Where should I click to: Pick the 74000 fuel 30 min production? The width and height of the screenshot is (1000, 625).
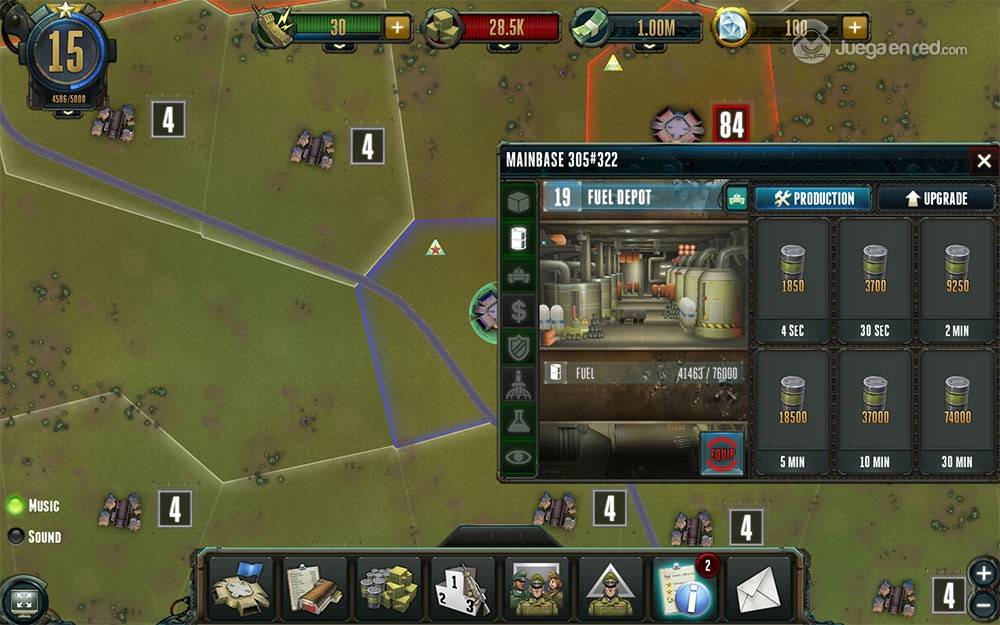tap(957, 410)
